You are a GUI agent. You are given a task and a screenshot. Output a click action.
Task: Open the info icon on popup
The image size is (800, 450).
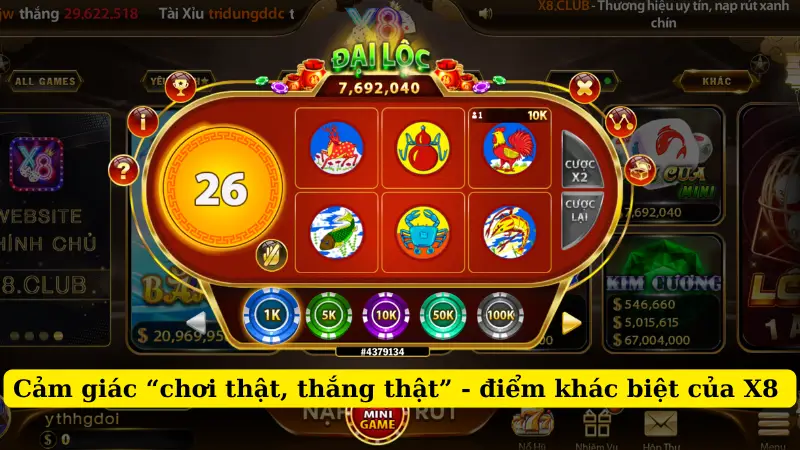[148, 122]
